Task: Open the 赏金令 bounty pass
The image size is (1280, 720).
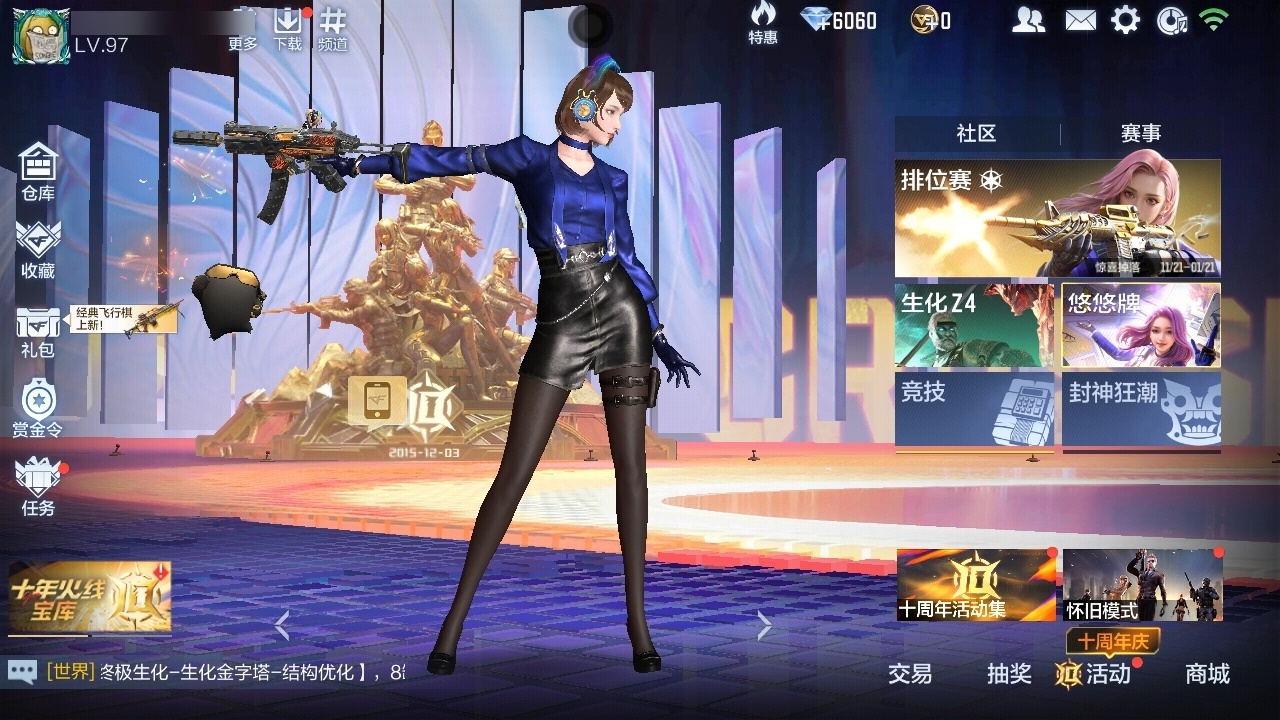Action: pos(38,409)
